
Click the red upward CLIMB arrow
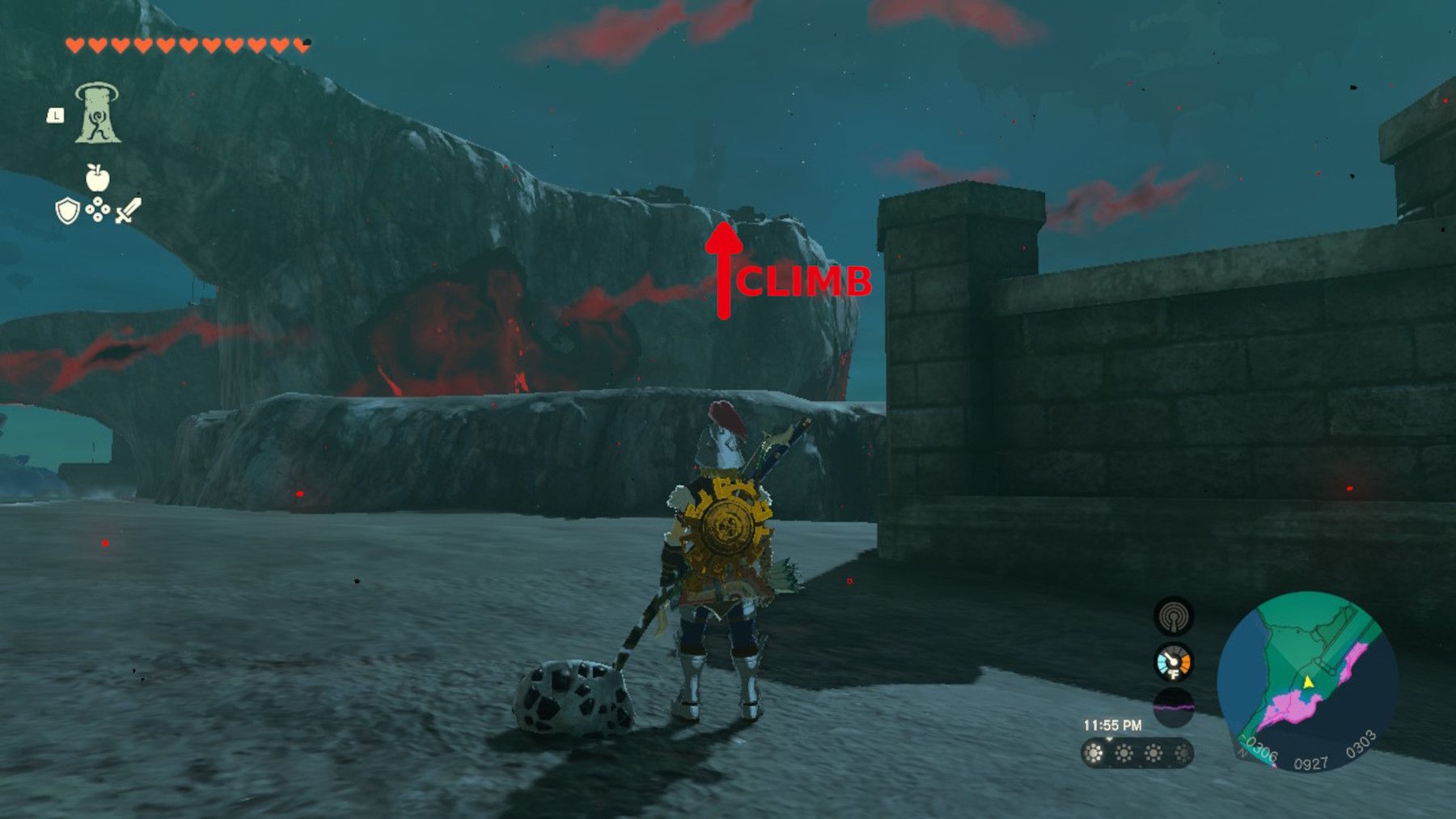pos(726,267)
